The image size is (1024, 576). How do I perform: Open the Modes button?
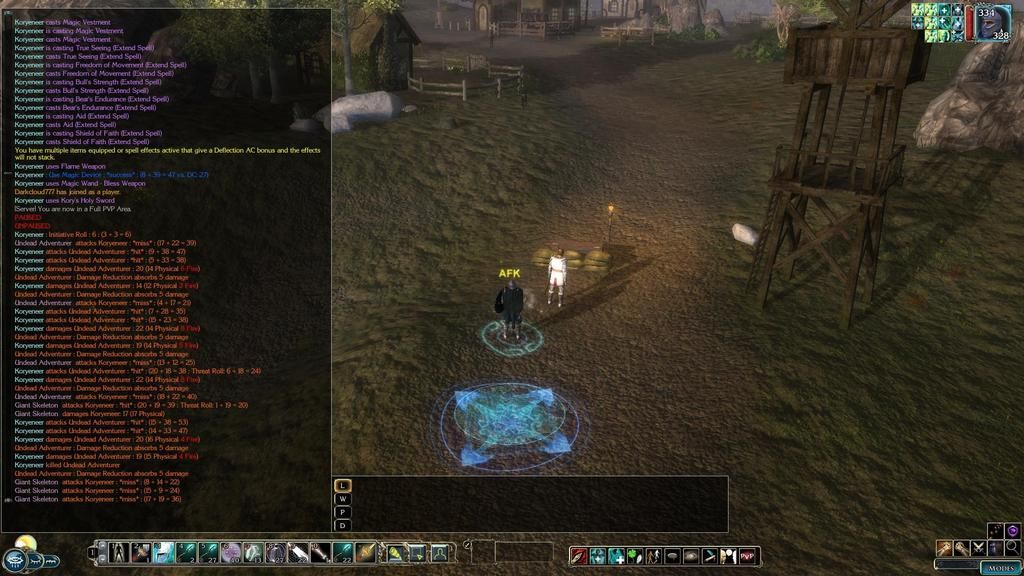(1000, 567)
